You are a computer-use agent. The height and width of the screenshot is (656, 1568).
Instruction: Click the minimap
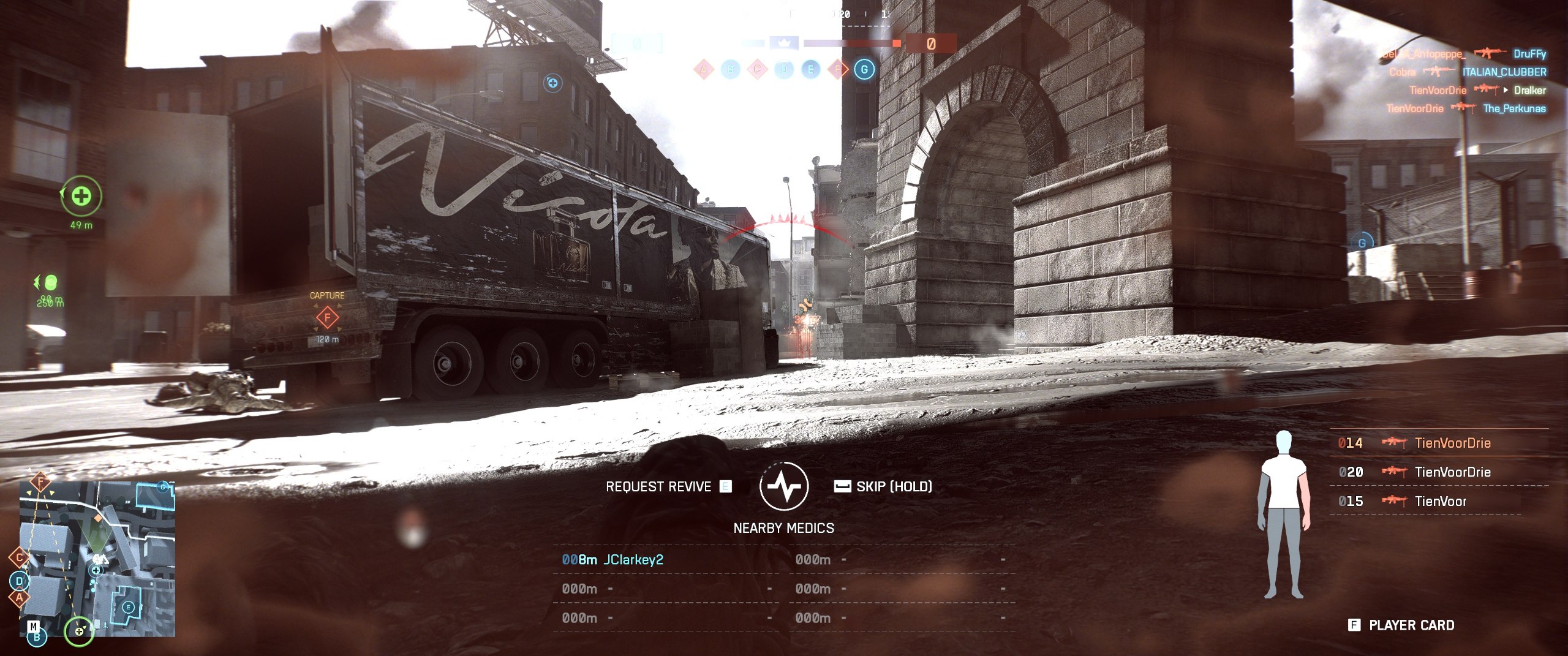click(97, 559)
